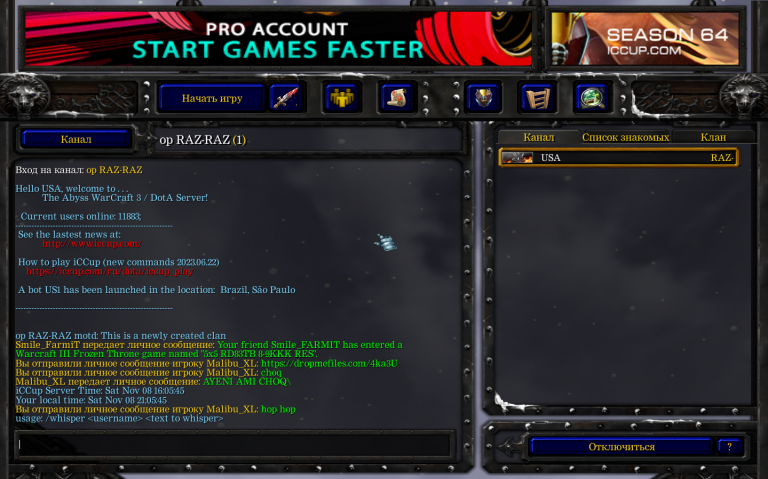Screen dimensions: 768x479
Task: Open the yellow group team icon
Action: 342,98
